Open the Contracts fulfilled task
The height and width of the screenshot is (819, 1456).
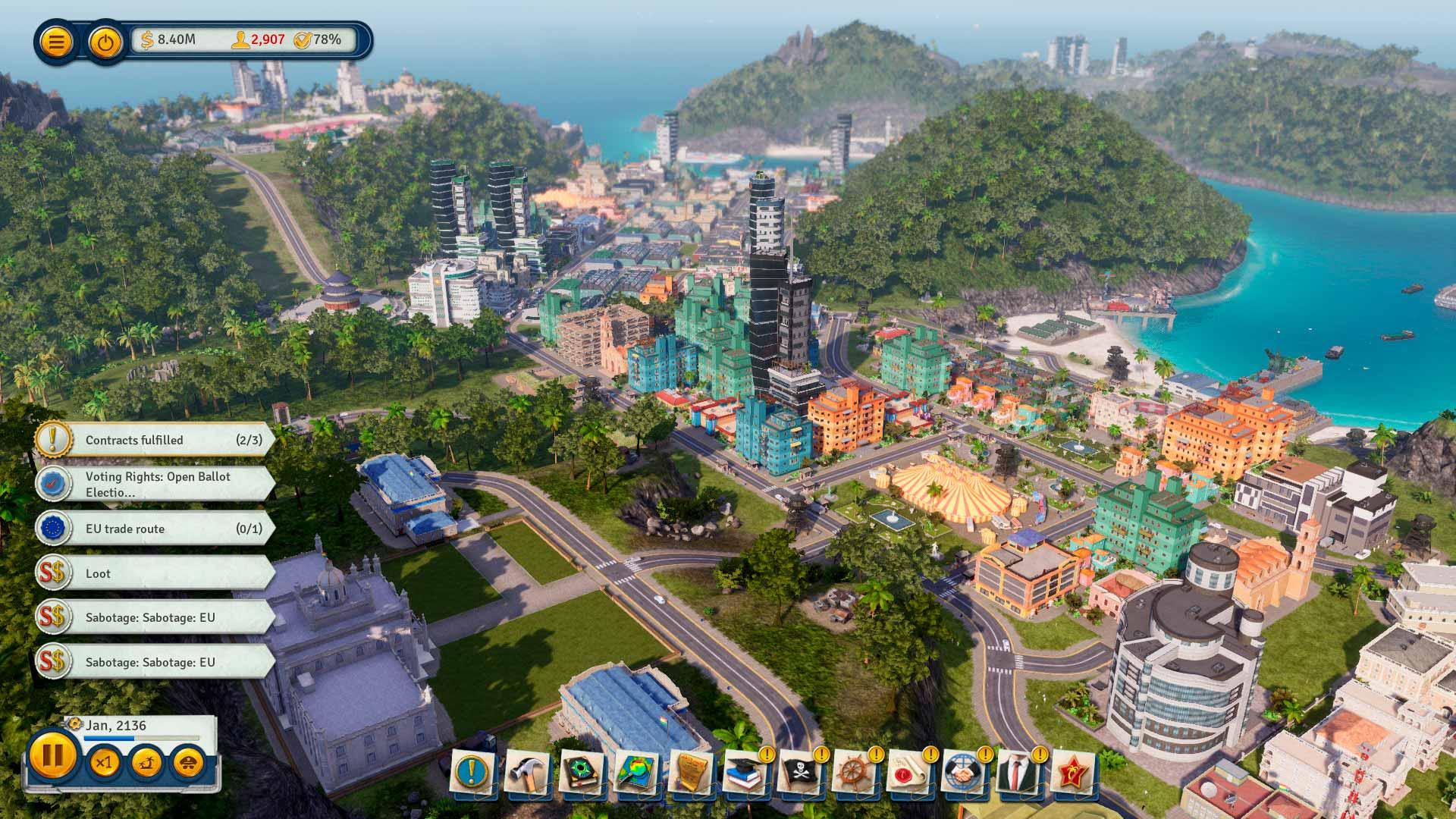154,440
